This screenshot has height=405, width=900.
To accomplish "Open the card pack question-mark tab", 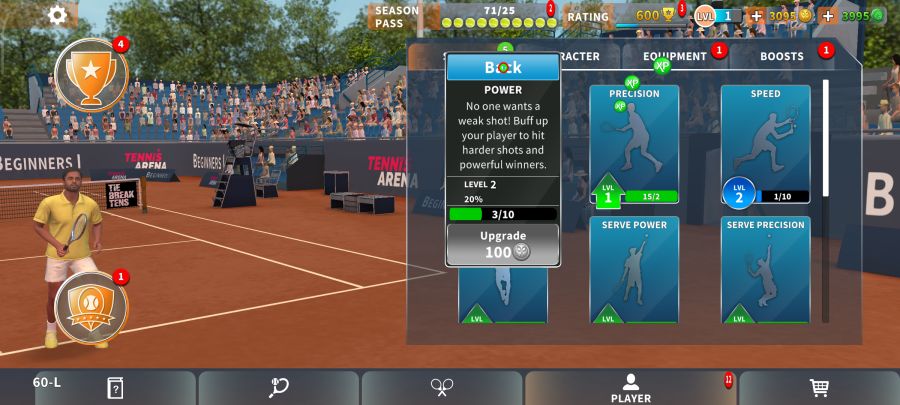I will [115, 388].
